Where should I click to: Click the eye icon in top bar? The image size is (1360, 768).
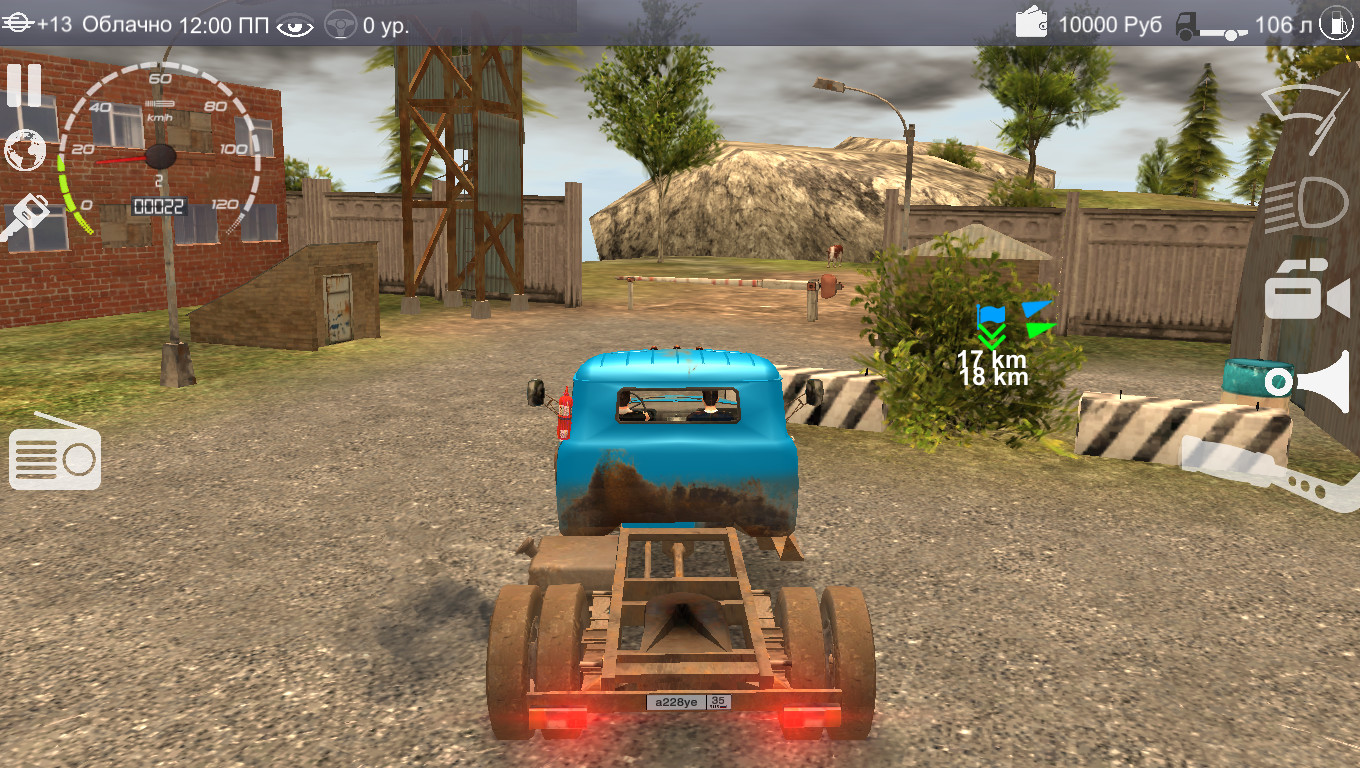(x=295, y=25)
